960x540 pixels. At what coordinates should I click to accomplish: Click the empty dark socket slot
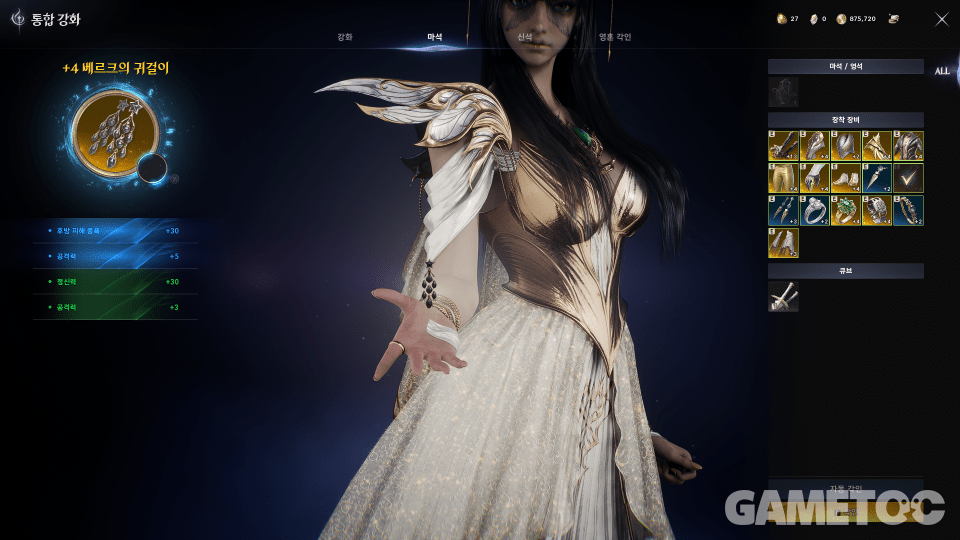click(152, 168)
